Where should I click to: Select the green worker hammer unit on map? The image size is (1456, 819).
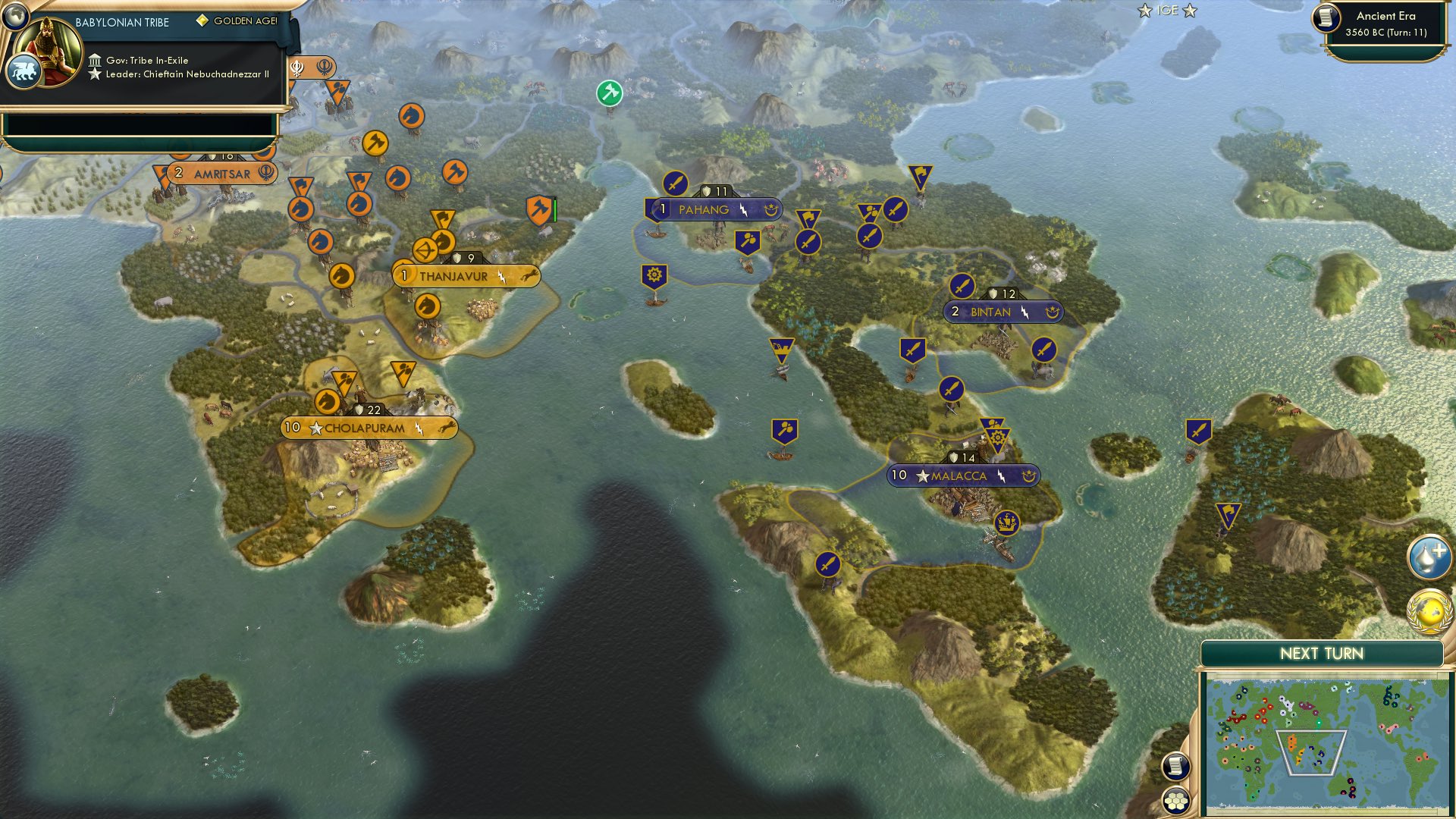[609, 93]
